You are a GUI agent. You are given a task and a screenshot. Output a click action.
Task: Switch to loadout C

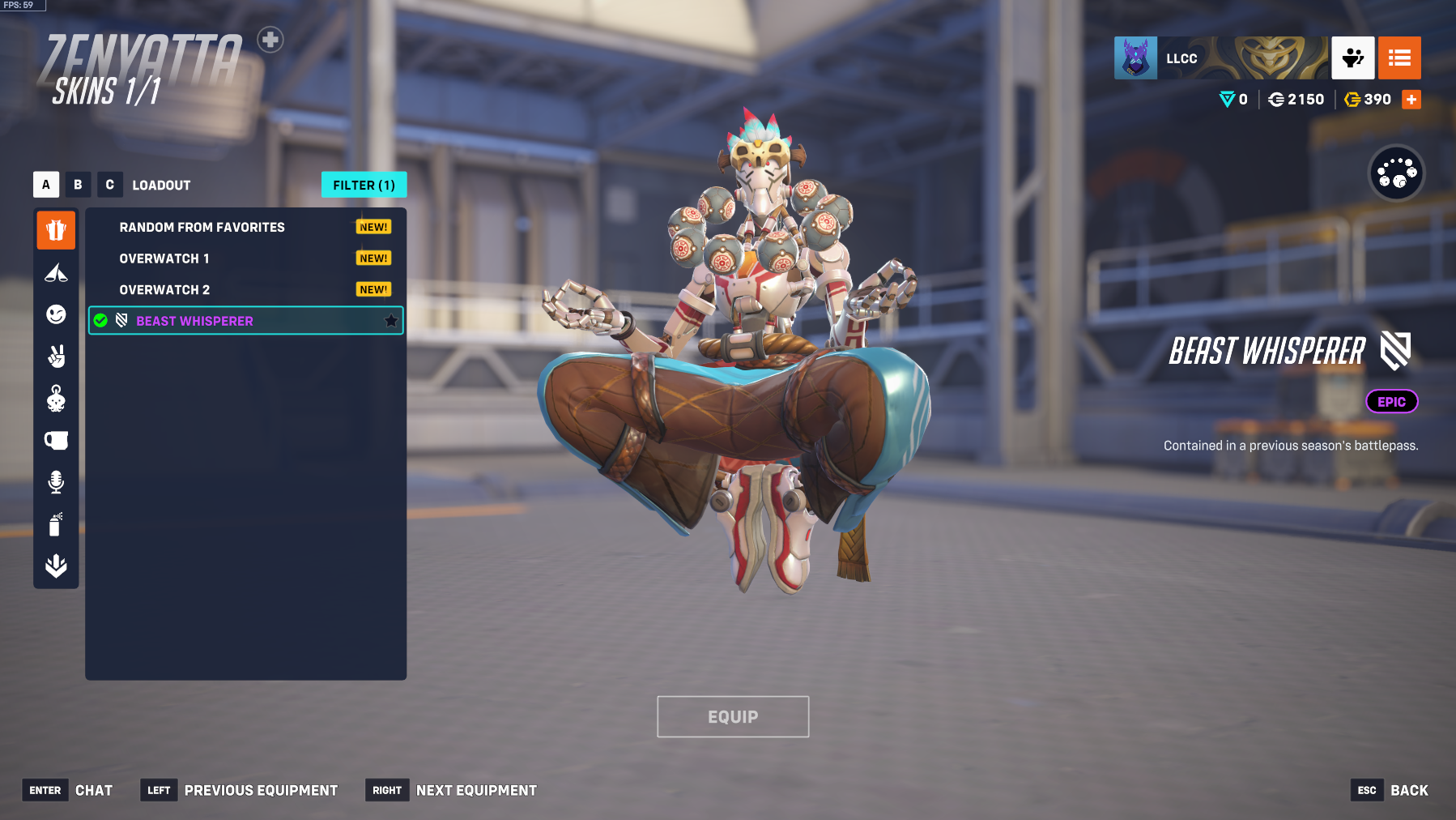[x=110, y=185]
